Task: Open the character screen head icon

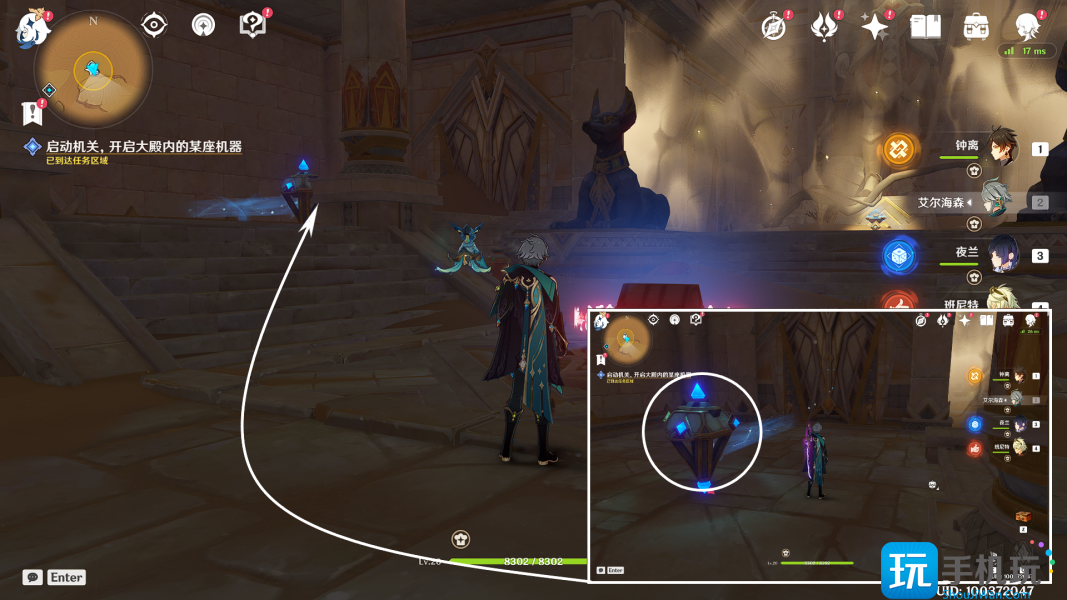Action: pyautogui.click(x=1027, y=27)
